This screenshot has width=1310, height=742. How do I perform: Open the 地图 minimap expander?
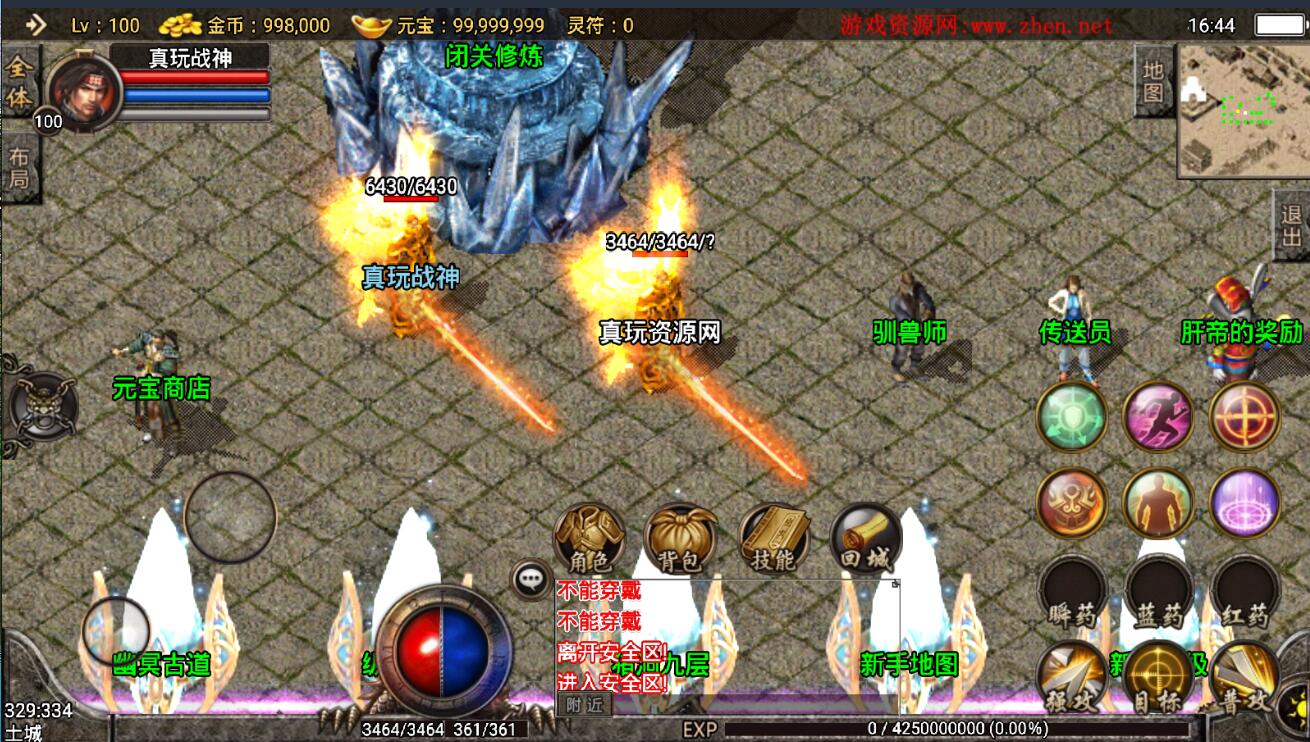1155,82
